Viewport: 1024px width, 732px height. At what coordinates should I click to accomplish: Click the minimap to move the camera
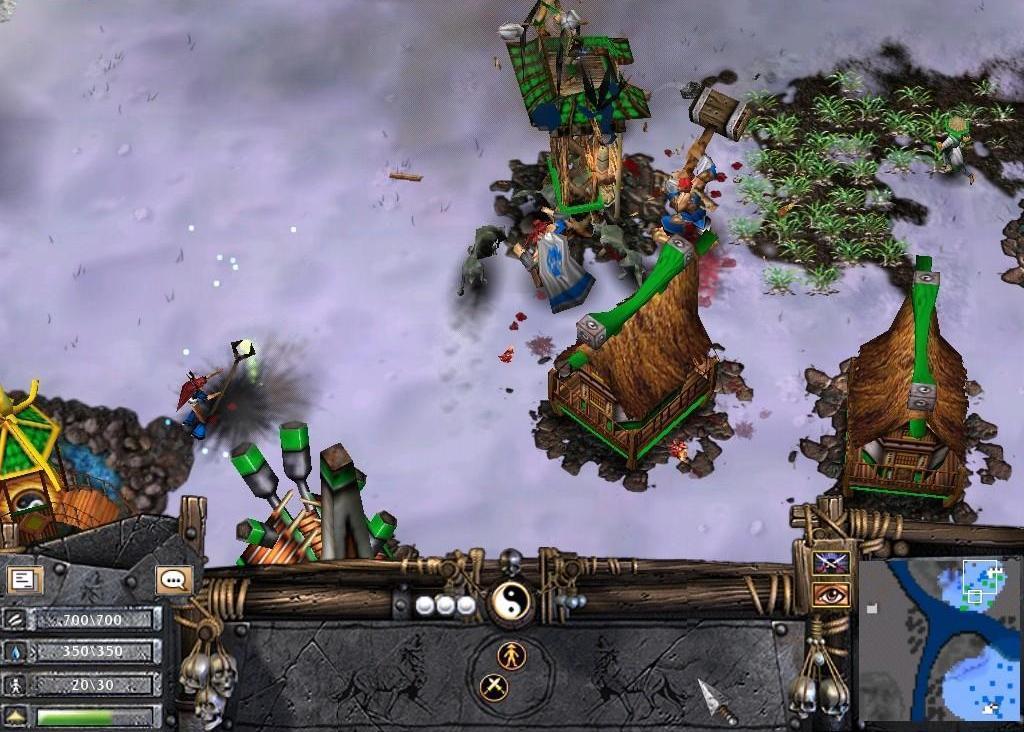tap(938, 640)
